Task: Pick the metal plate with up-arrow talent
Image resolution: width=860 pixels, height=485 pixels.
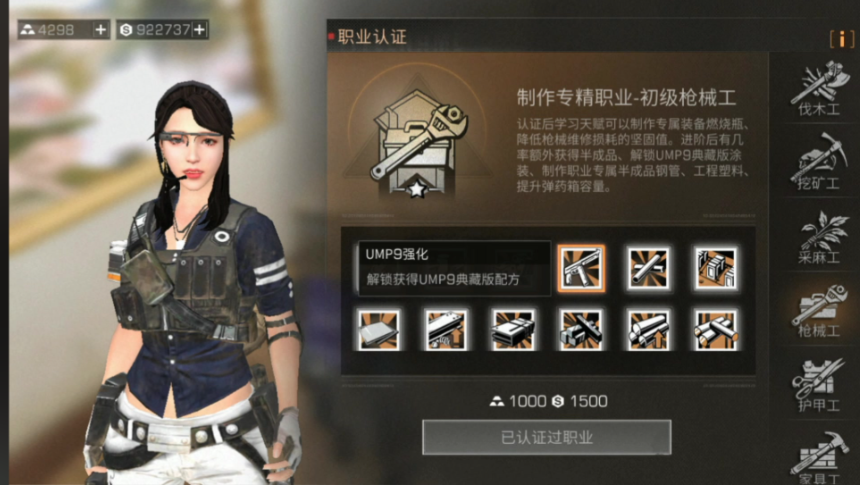Action: 446,329
